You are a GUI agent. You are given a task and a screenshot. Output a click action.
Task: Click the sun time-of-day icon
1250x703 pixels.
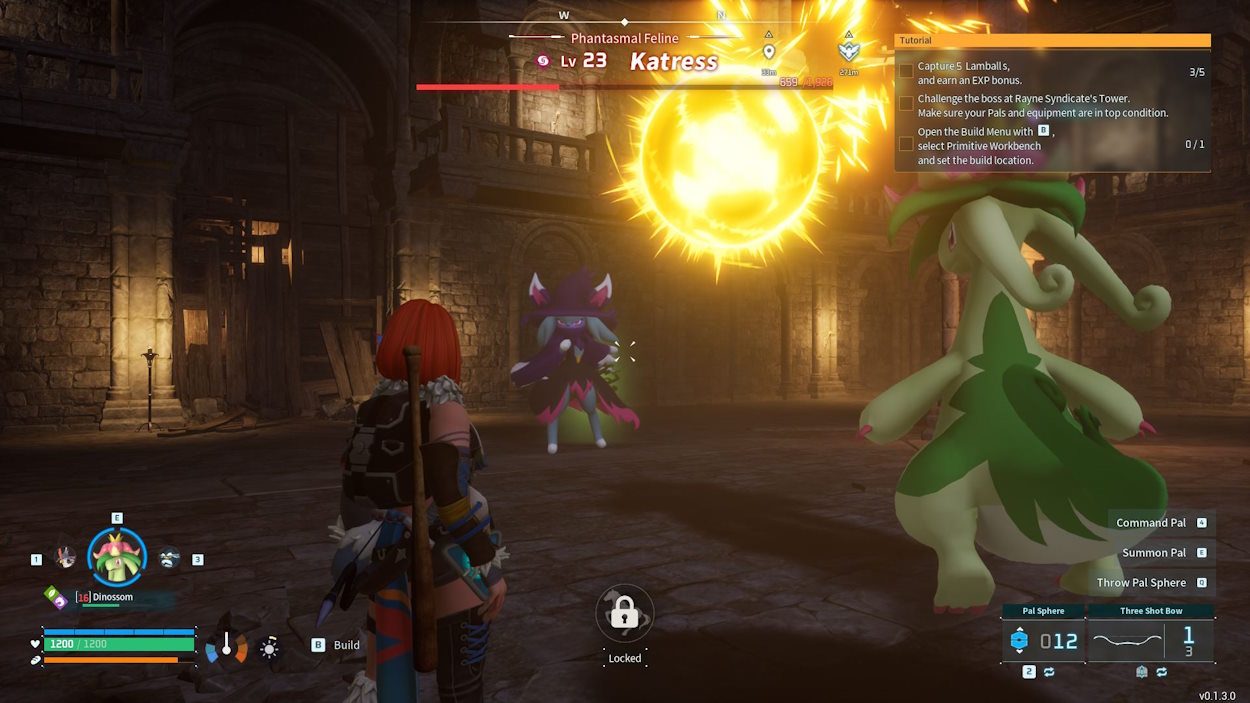pos(268,648)
